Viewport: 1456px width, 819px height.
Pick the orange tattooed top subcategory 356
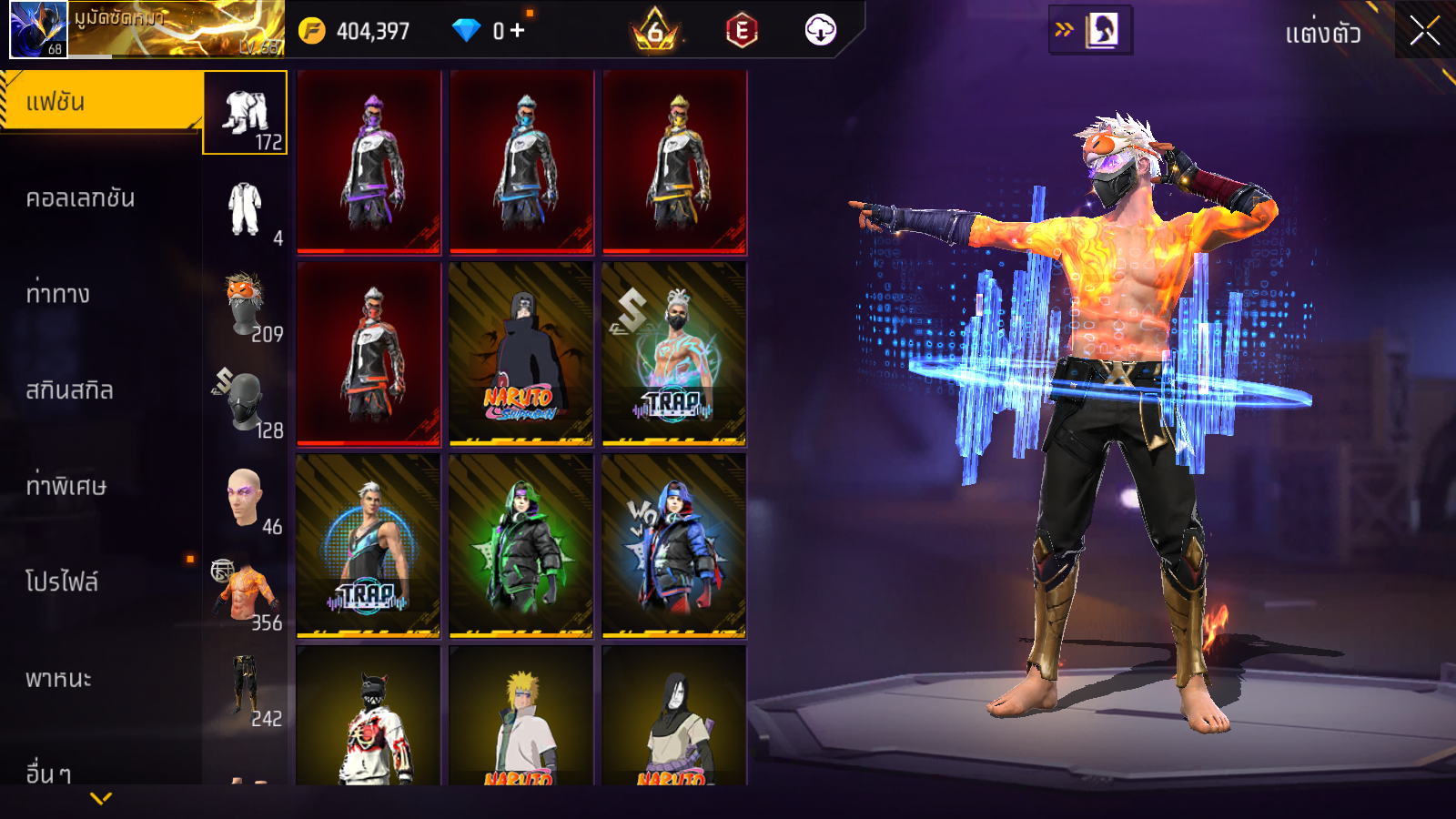pos(246,595)
